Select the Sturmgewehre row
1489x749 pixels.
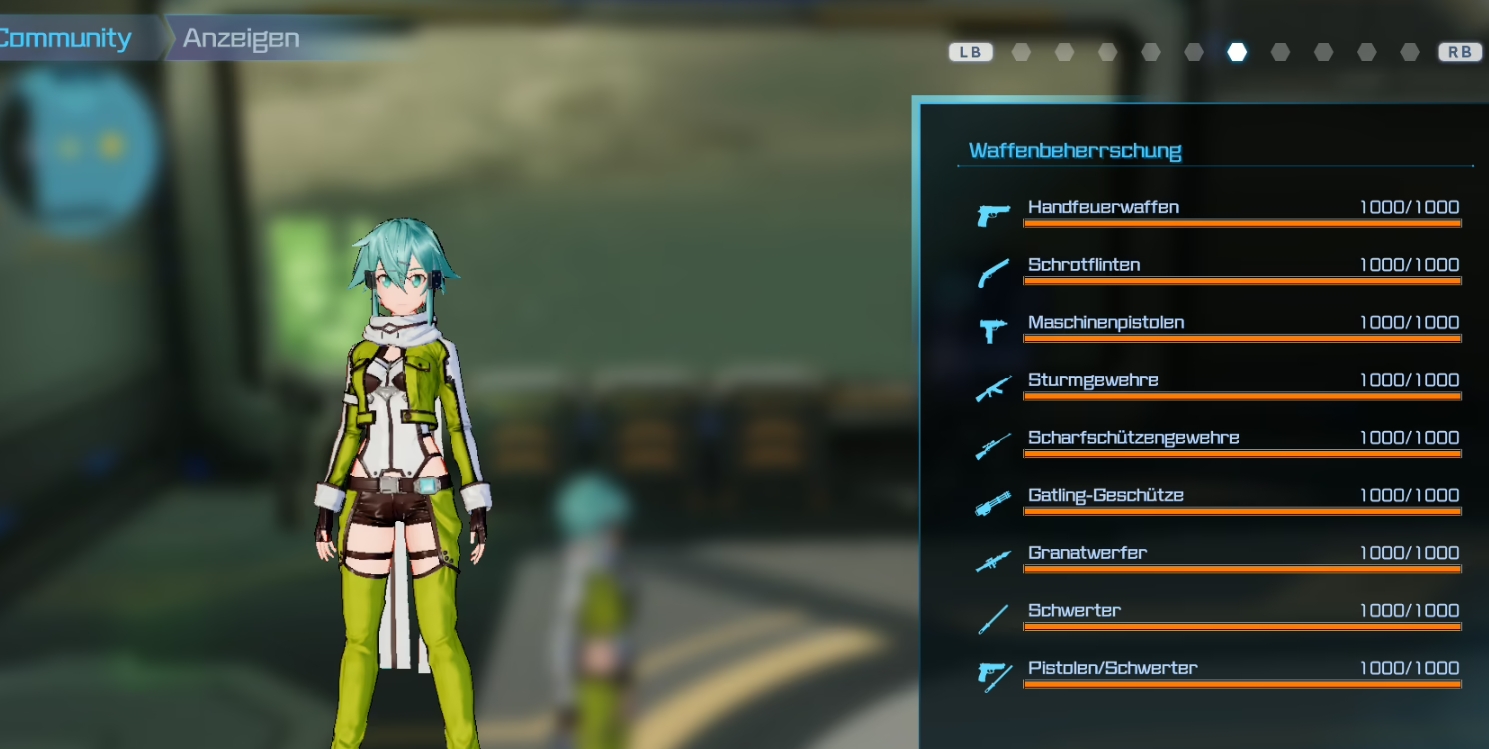pyautogui.click(x=1215, y=386)
